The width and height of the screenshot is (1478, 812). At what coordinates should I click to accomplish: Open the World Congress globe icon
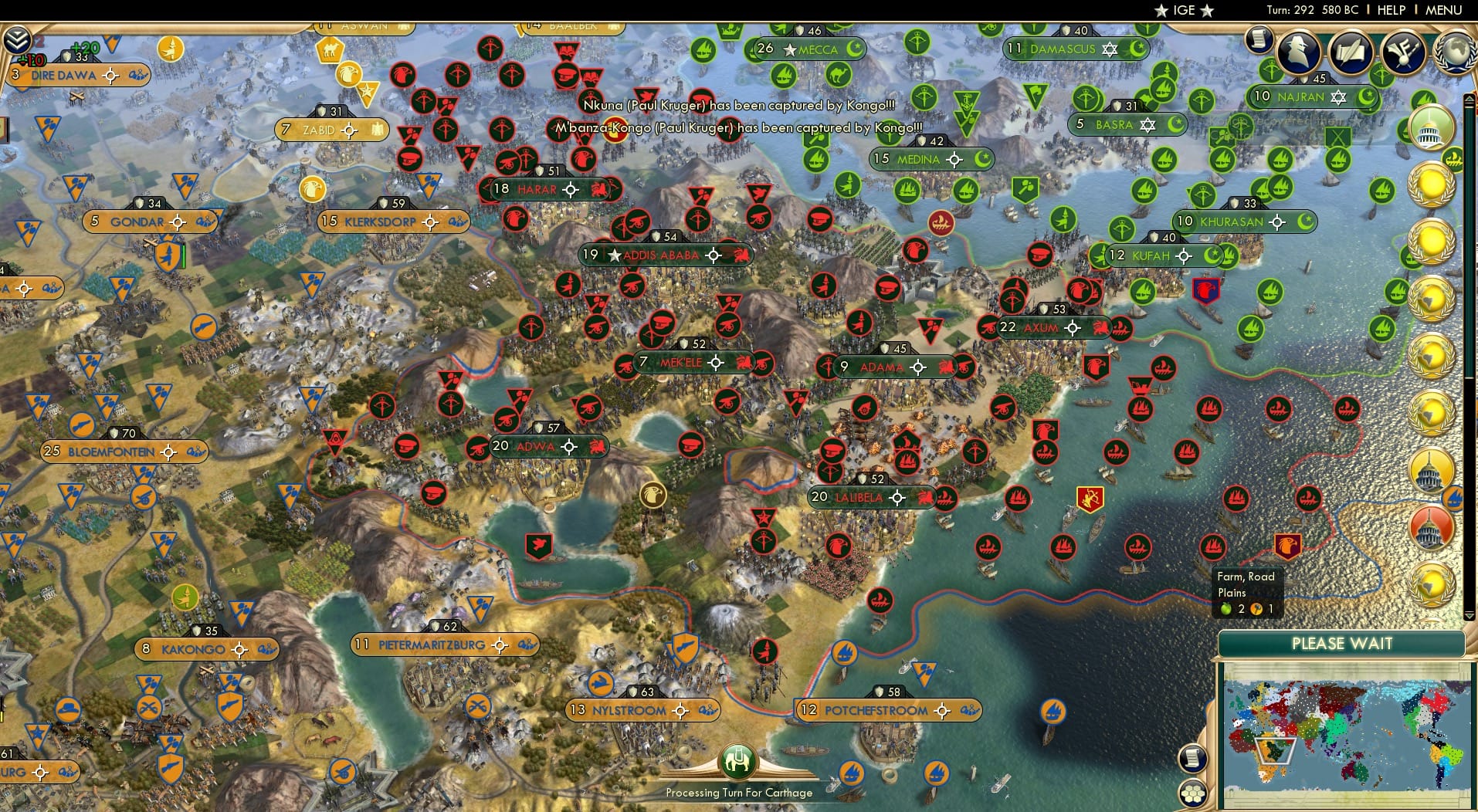1455,51
